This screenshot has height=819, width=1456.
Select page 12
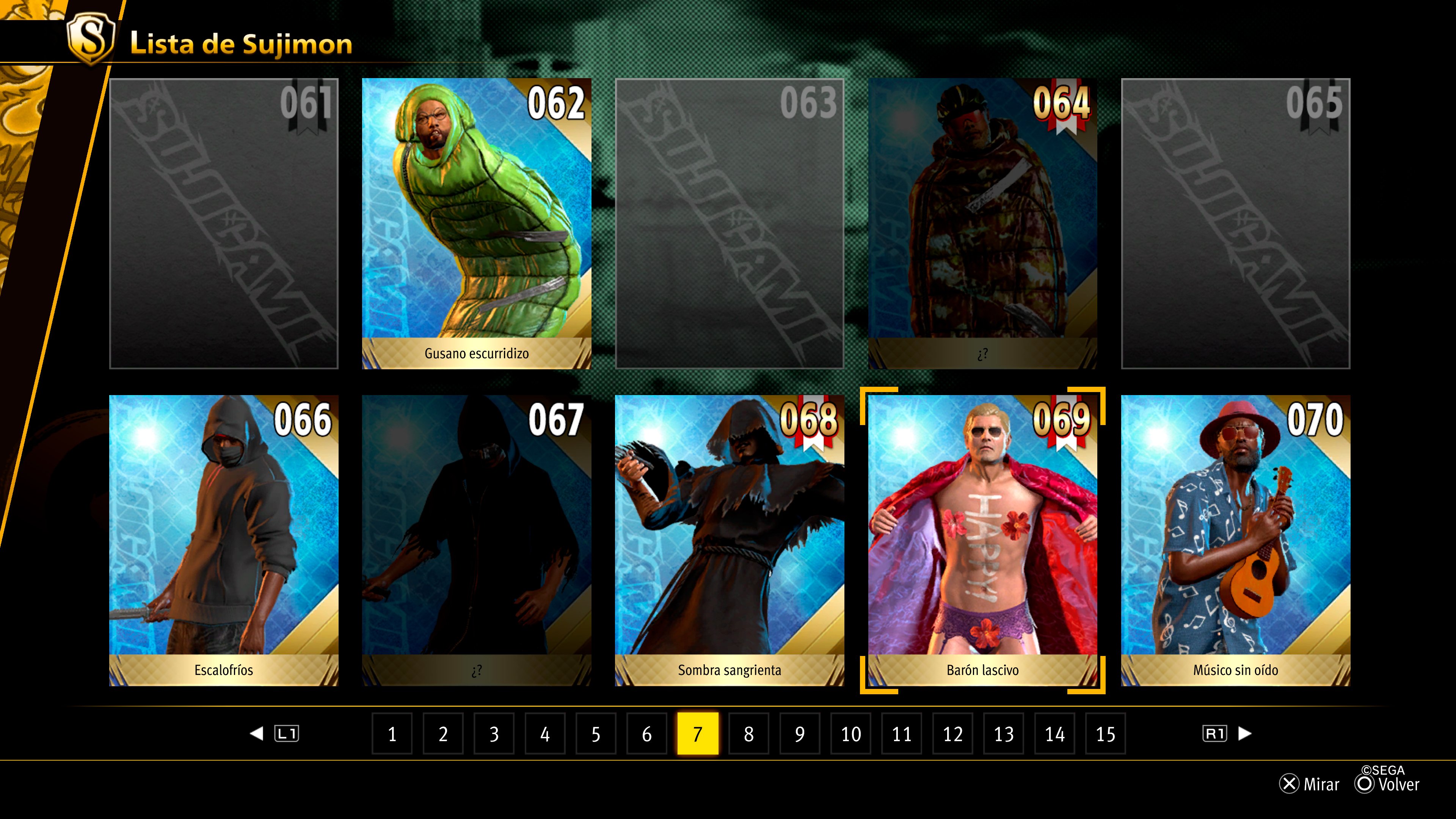(x=952, y=734)
